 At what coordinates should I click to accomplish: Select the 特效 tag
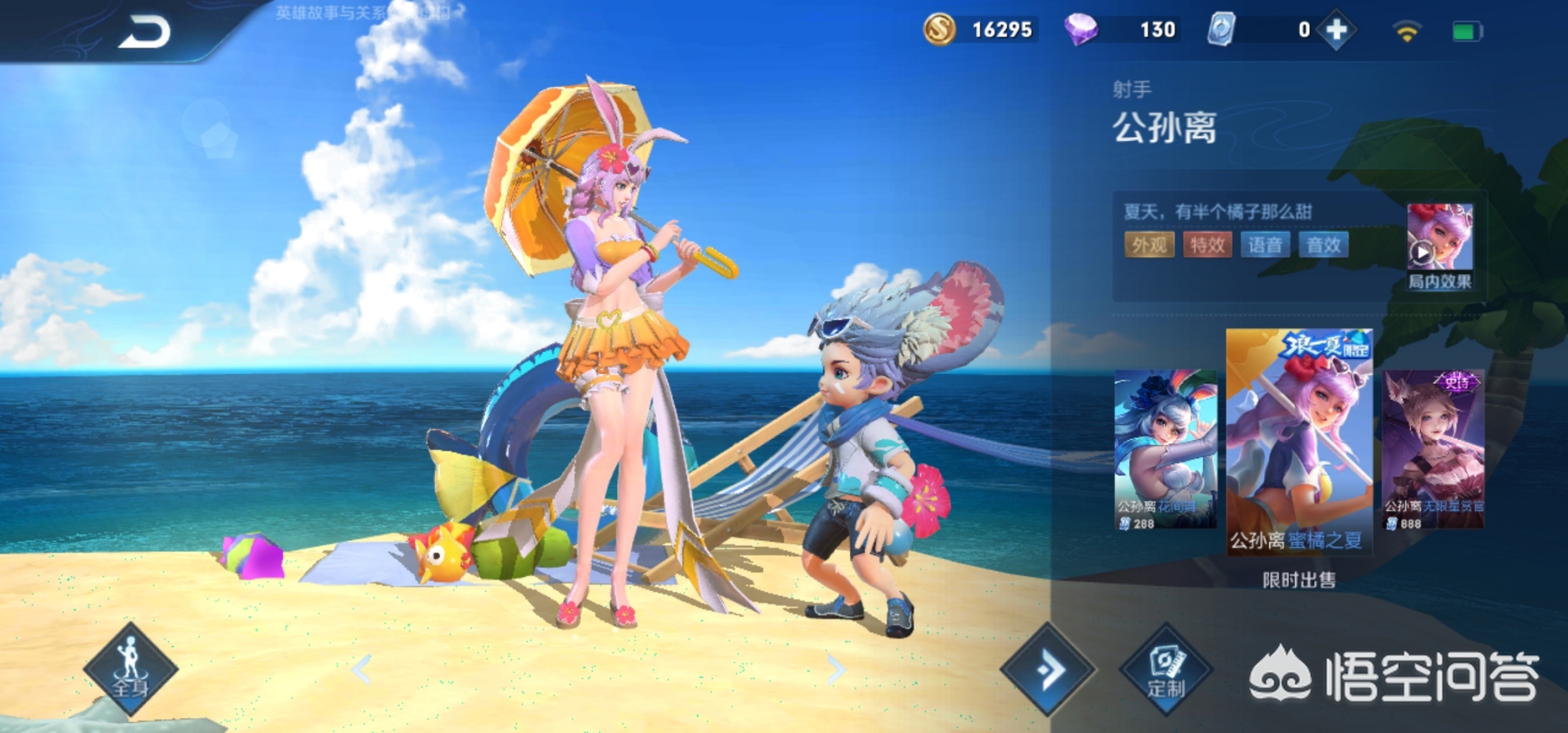1207,245
